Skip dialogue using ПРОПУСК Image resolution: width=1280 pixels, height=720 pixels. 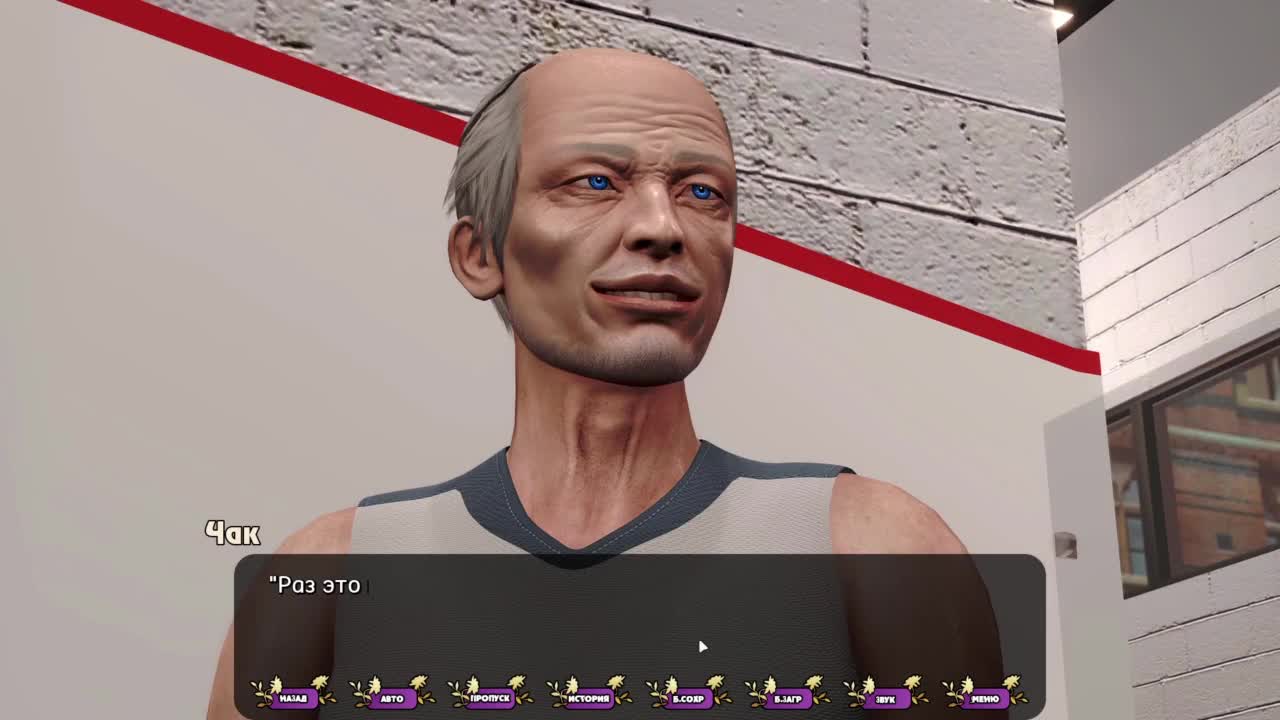click(490, 698)
